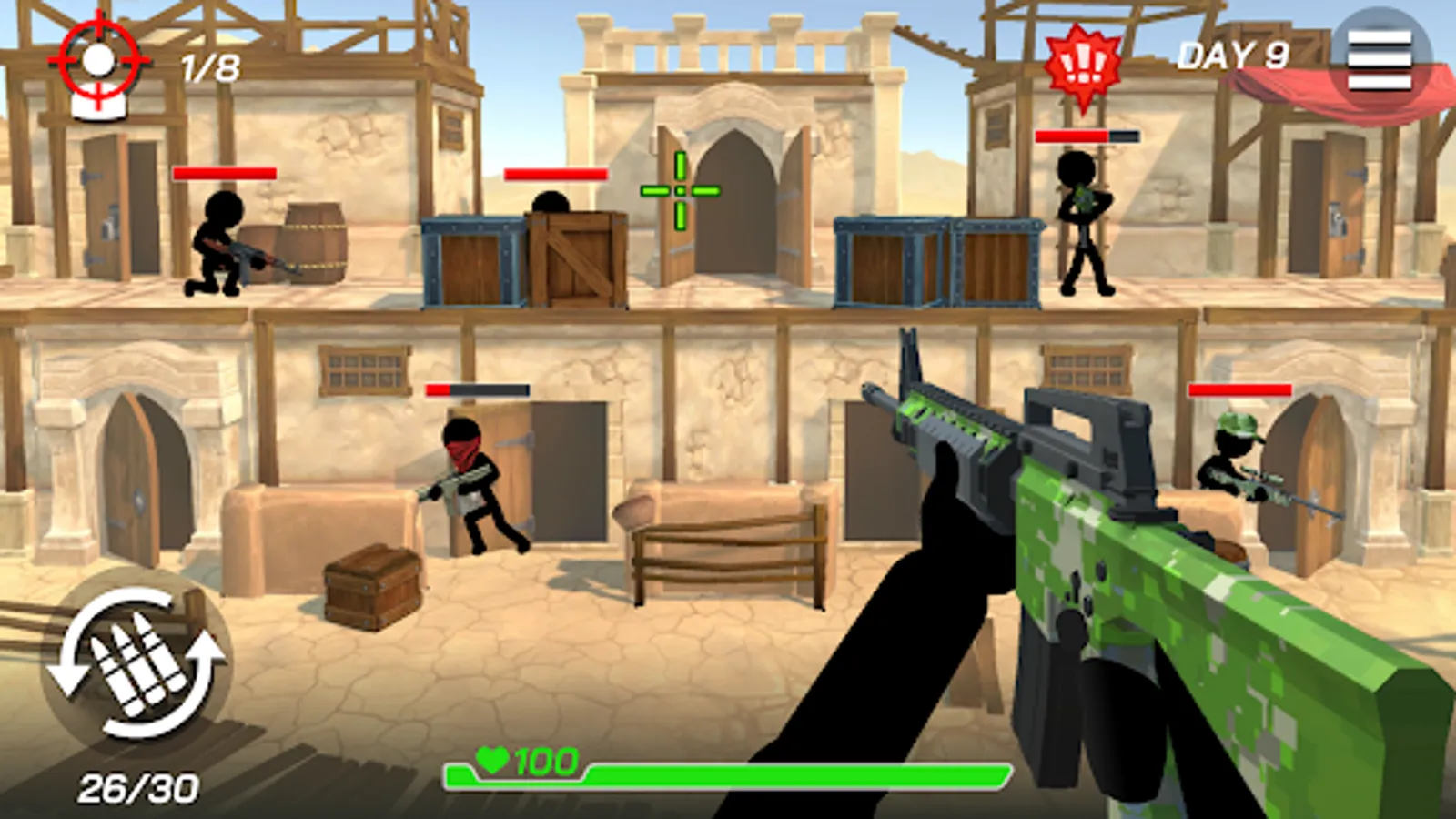Image resolution: width=1456 pixels, height=819 pixels.
Task: Tap the green crosshair in the archway
Action: point(681,190)
